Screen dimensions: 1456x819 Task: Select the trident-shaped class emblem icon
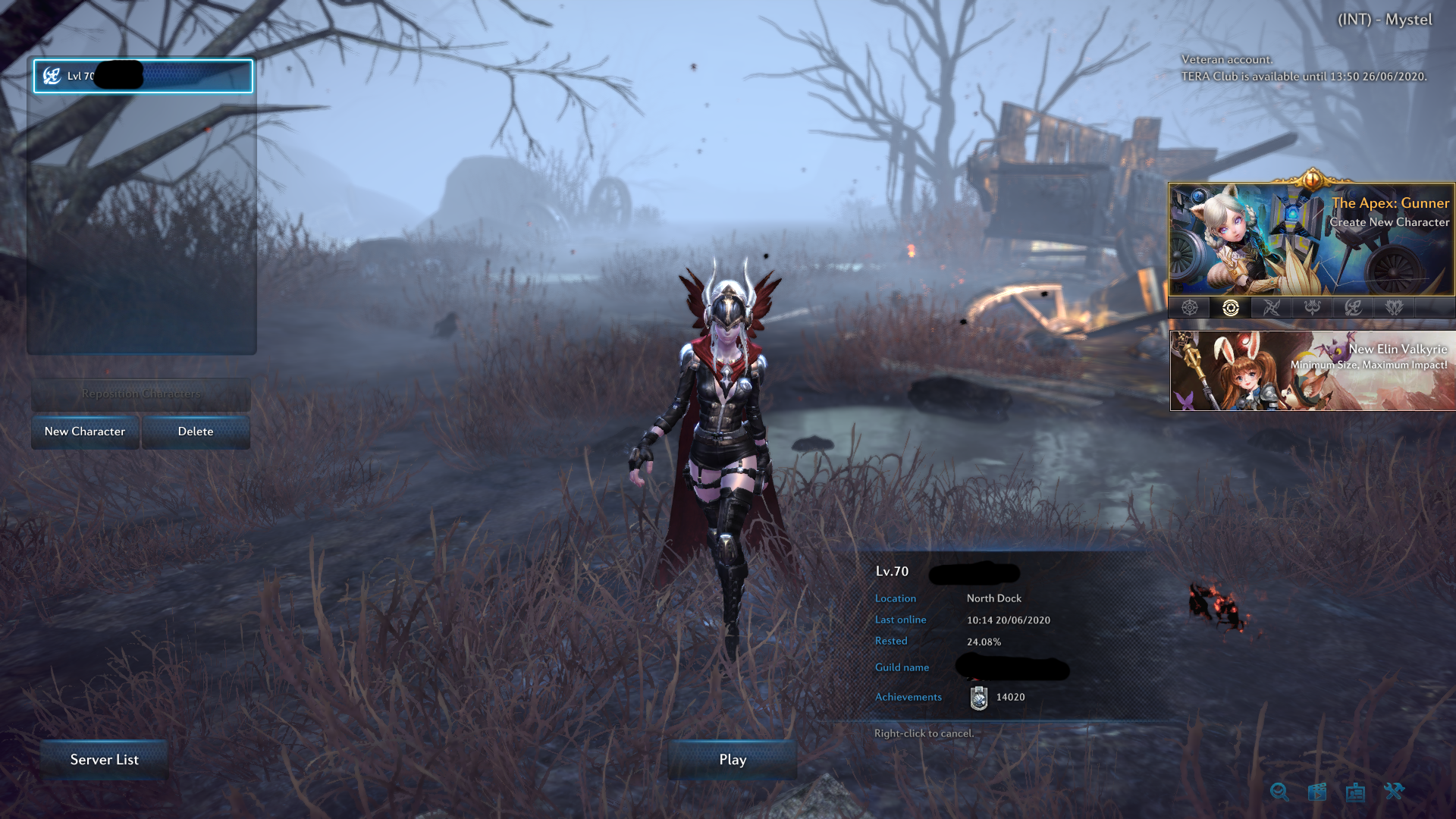pyautogui.click(x=1311, y=306)
